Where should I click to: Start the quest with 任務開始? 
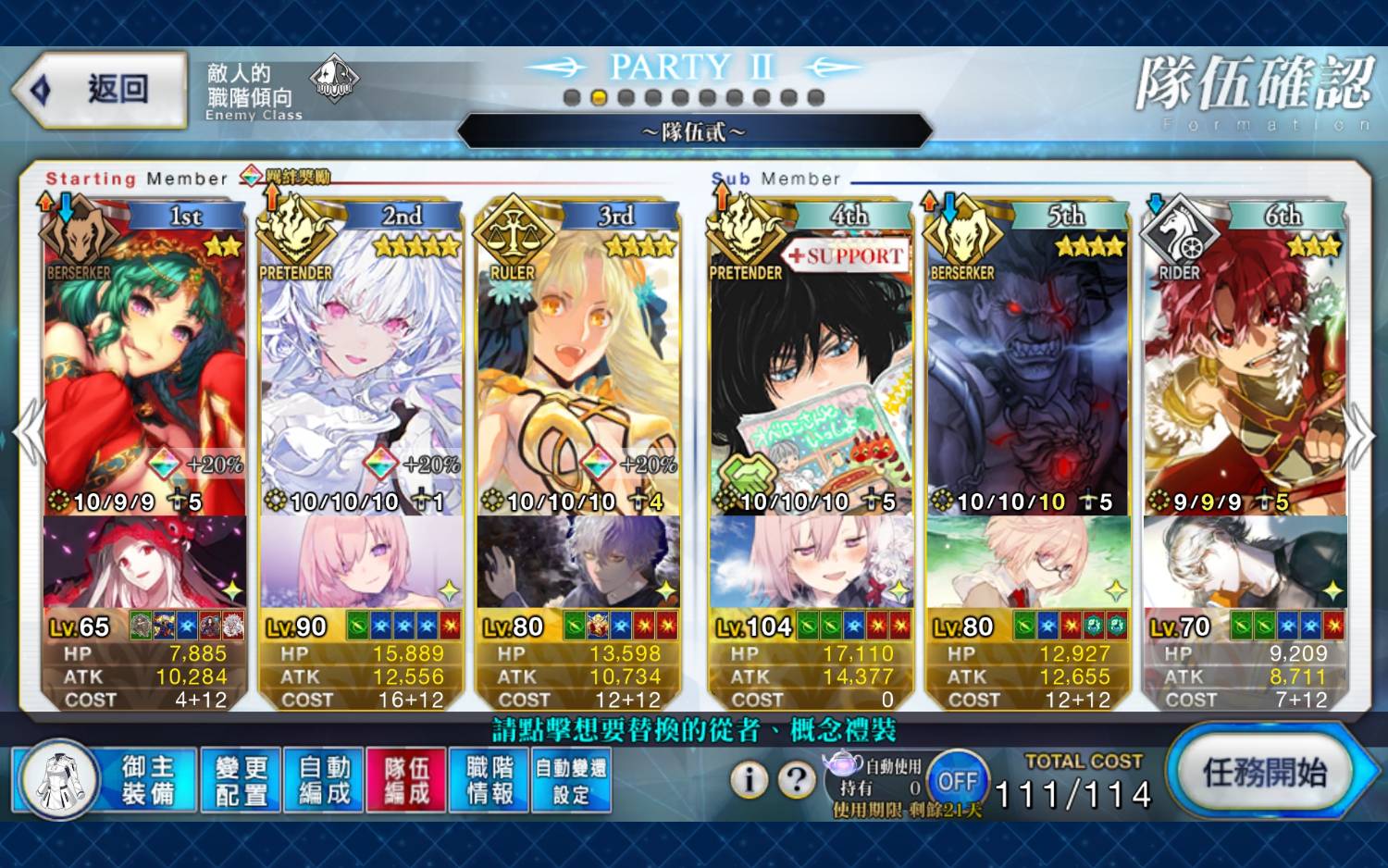(x=1265, y=773)
